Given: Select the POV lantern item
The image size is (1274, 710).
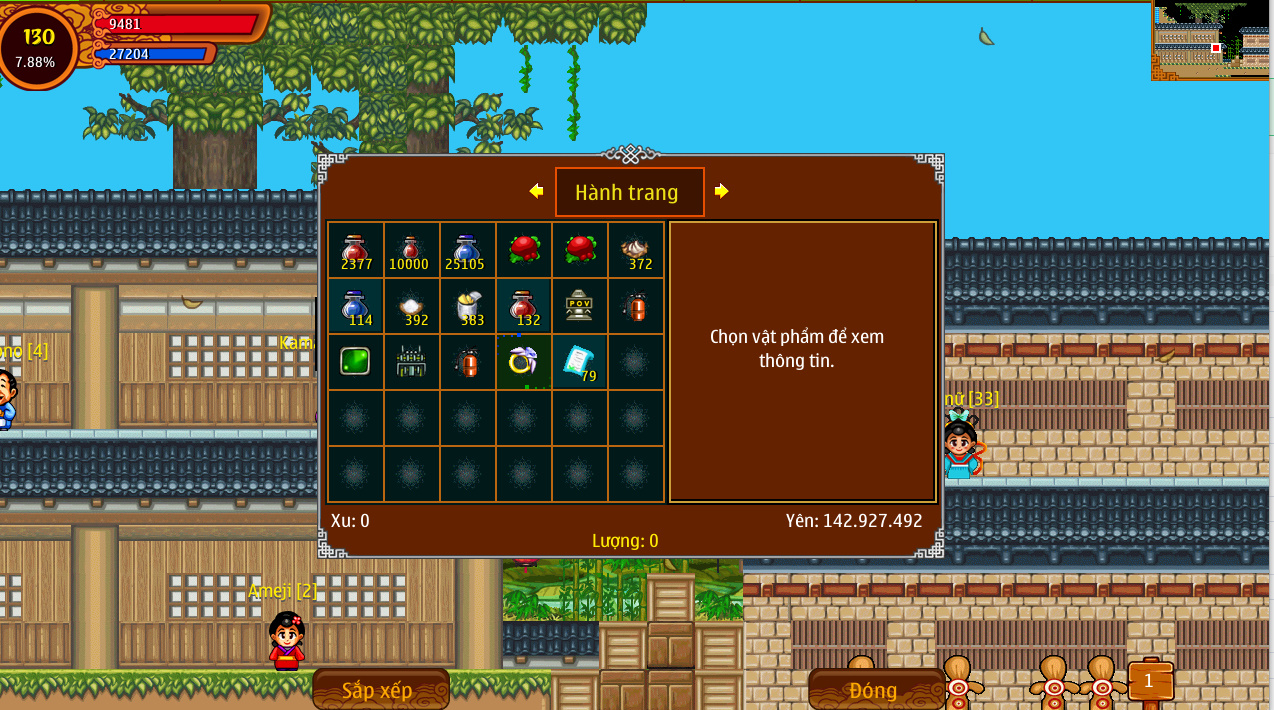Looking at the screenshot, I should click(x=579, y=306).
